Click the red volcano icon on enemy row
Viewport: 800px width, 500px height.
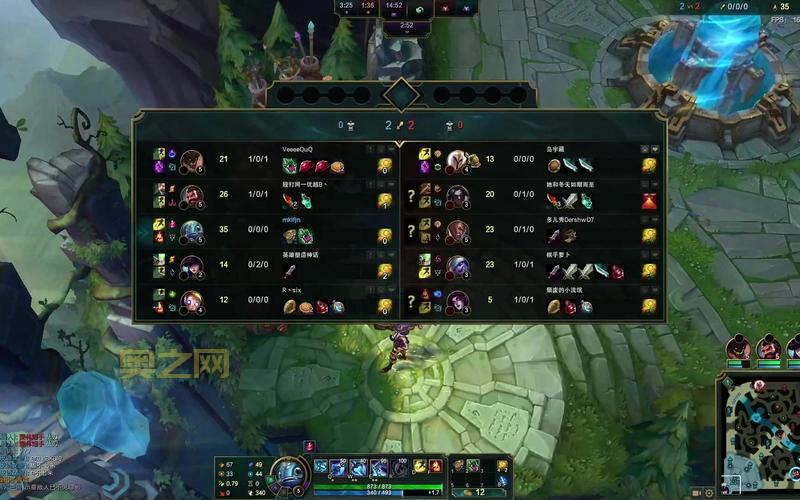click(x=649, y=201)
